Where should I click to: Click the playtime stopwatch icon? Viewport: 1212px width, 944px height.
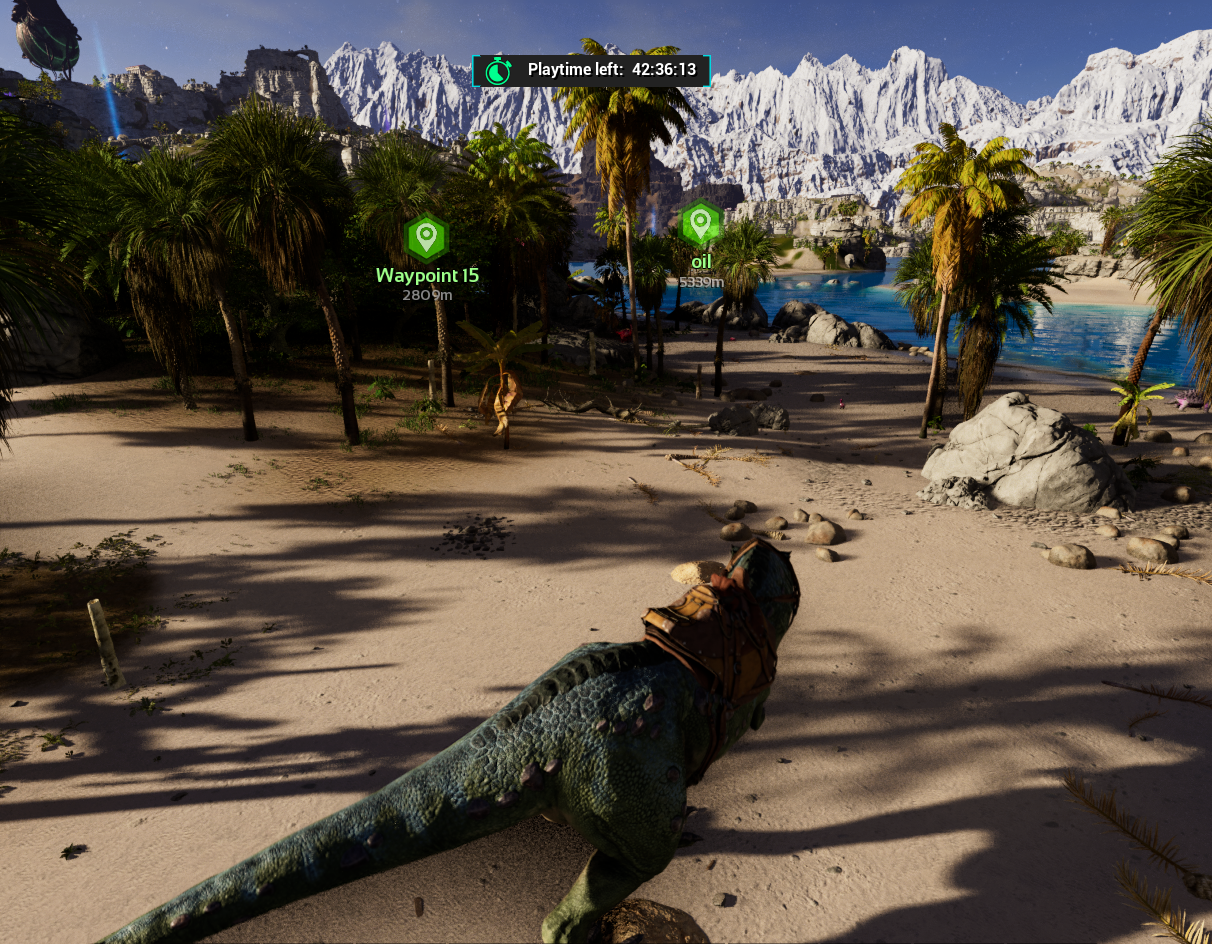tap(498, 70)
